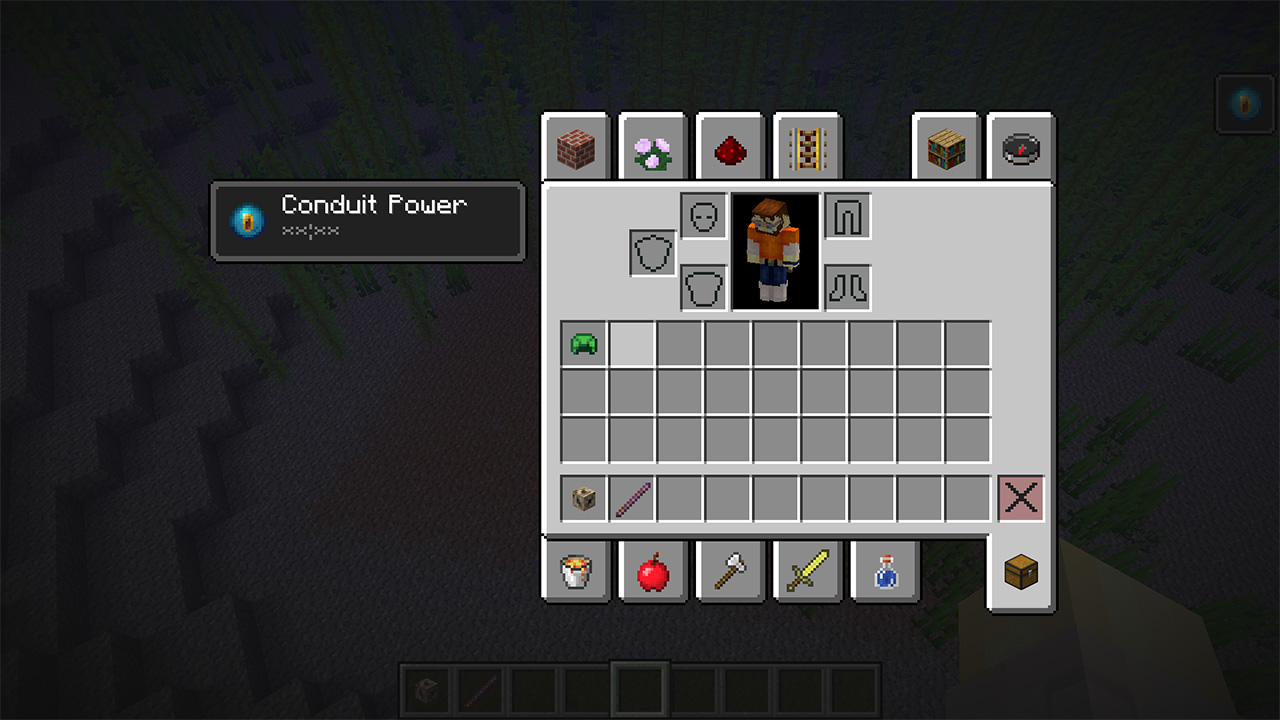This screenshot has height=720, width=1280.
Task: Select the Brewing potion tab
Action: pyautogui.click(x=884, y=573)
